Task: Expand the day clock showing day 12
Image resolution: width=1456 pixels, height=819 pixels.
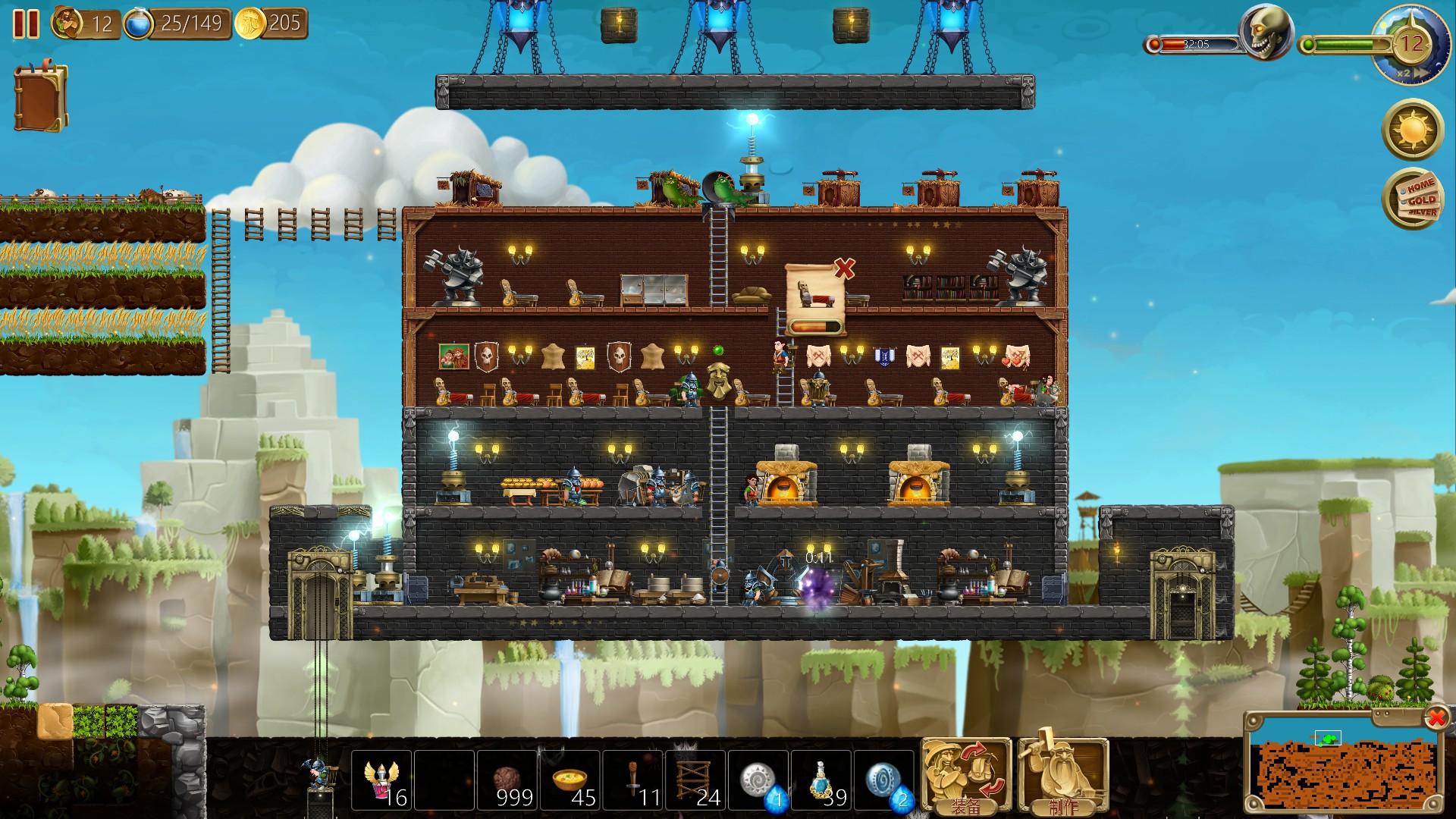Action: [x=1412, y=43]
